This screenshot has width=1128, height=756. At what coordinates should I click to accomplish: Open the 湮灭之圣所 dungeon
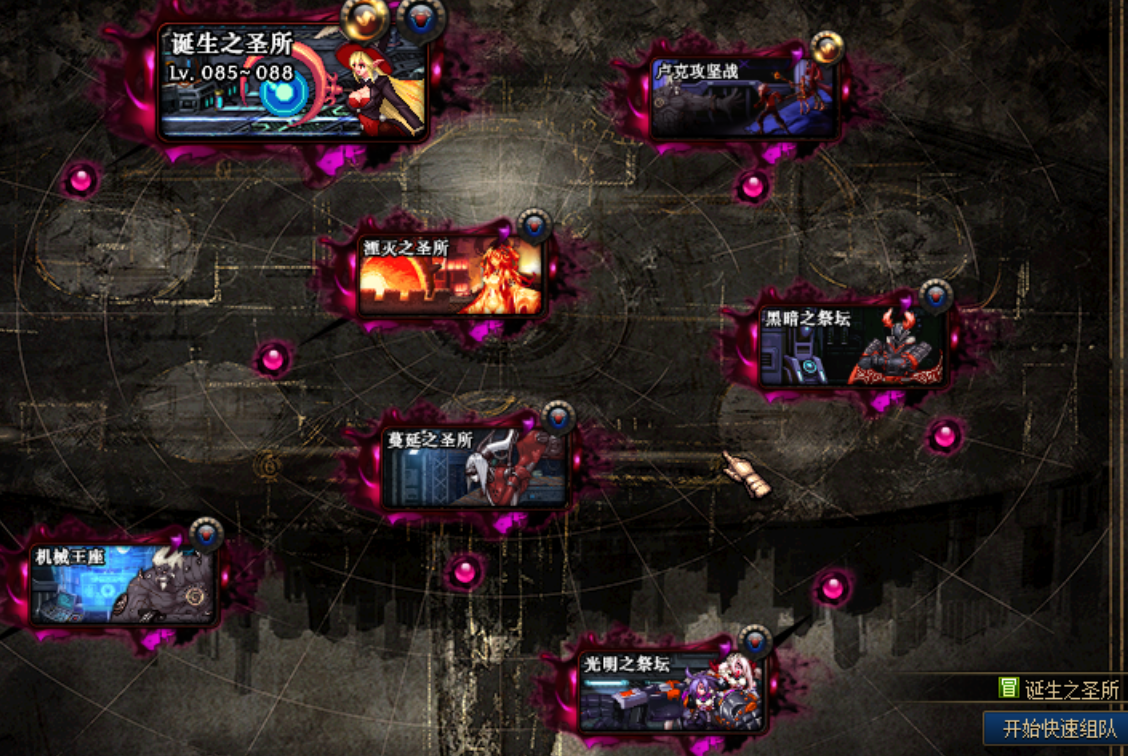[x=451, y=276]
